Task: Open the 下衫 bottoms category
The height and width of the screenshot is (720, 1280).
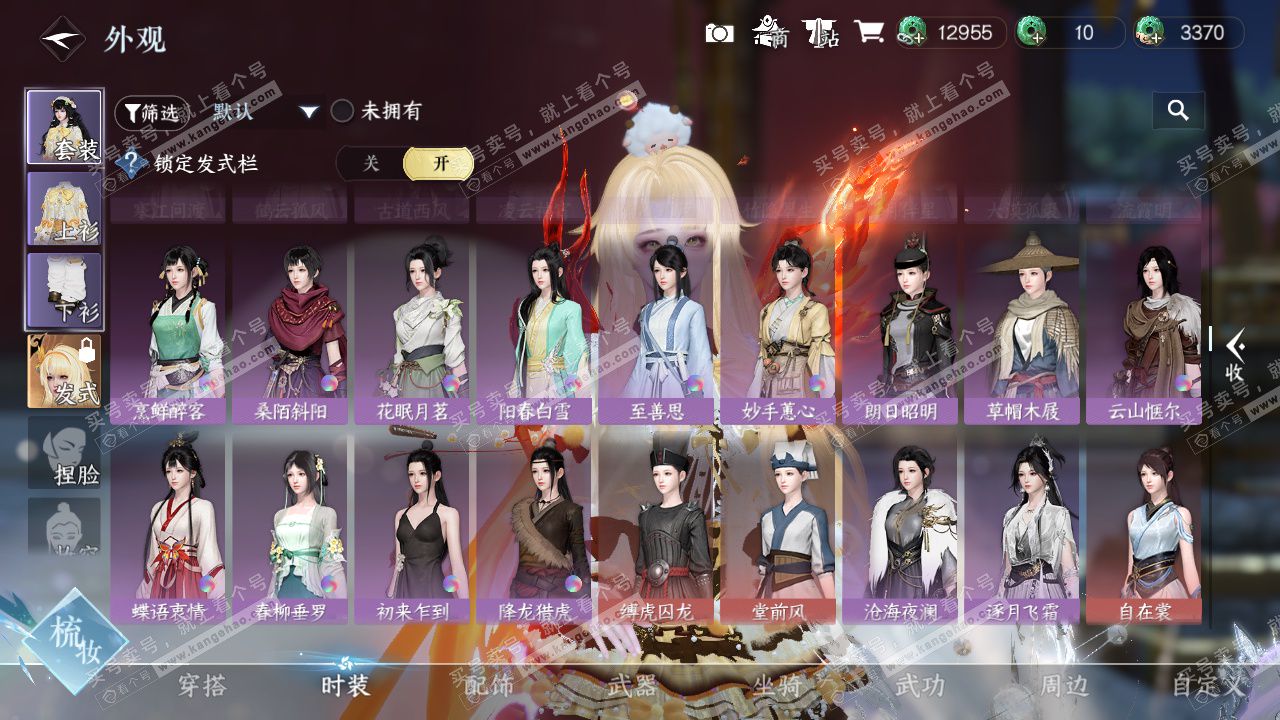Action: click(x=64, y=290)
